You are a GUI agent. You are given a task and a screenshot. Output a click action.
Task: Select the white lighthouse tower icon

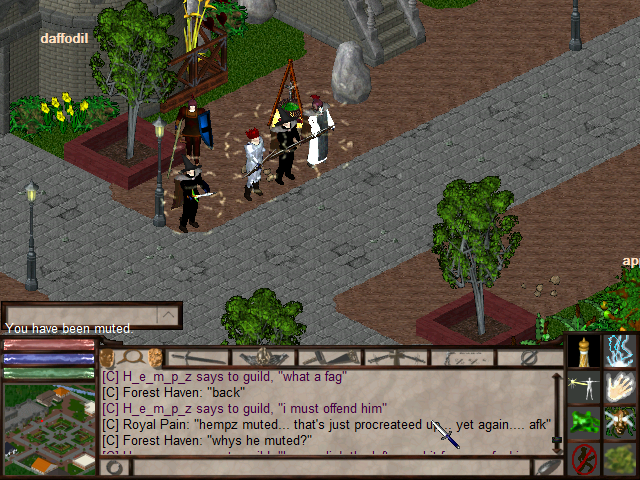pyautogui.click(x=585, y=351)
